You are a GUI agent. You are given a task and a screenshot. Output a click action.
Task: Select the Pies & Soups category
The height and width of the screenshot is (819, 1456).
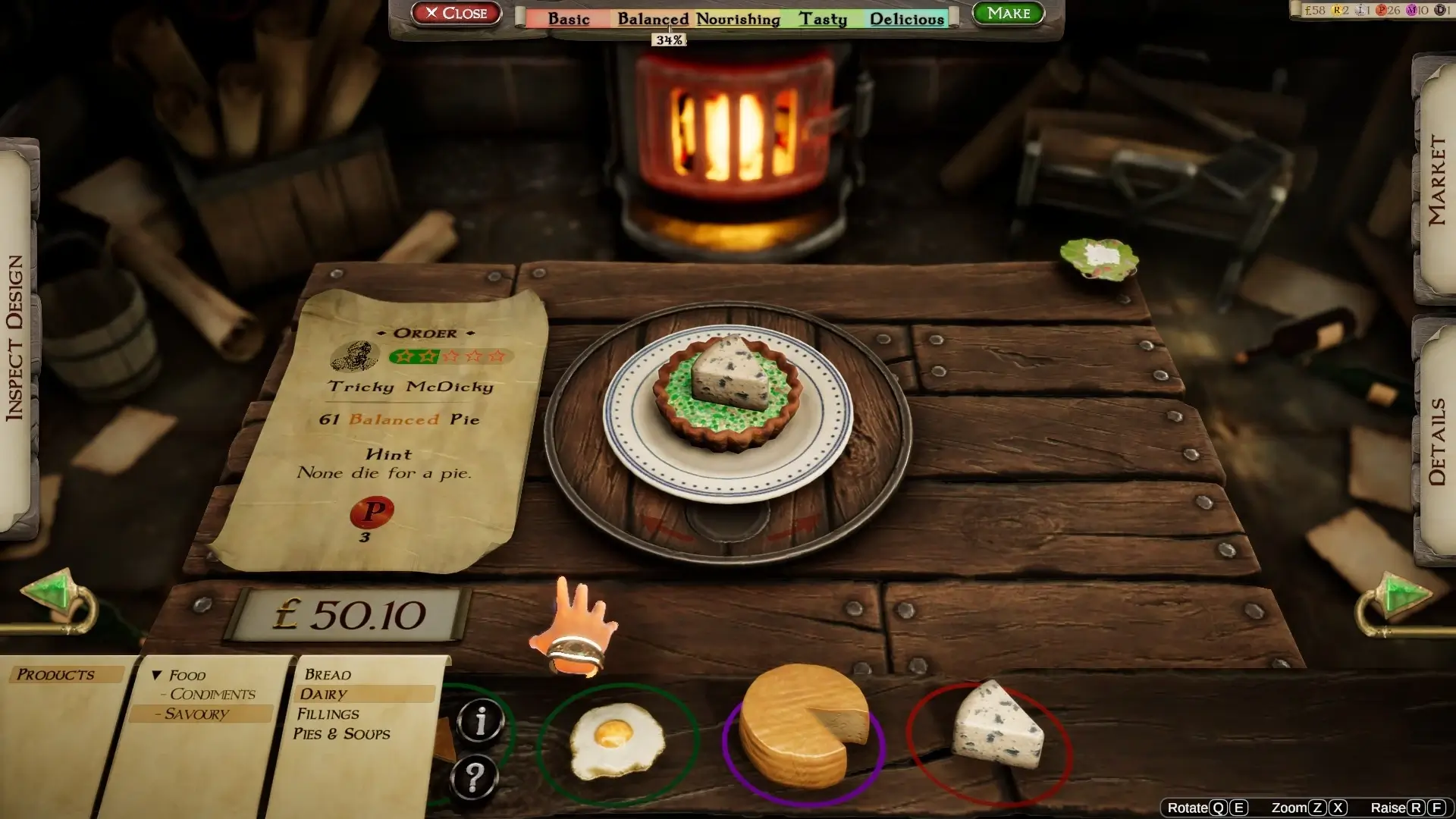click(x=341, y=733)
